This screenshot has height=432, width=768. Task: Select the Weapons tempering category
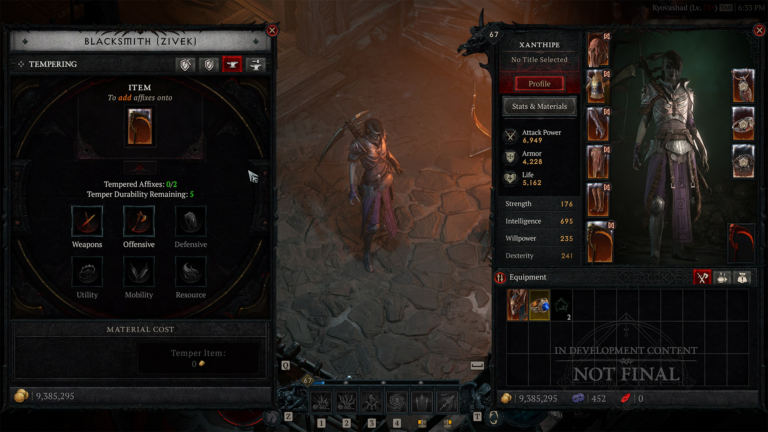point(87,221)
